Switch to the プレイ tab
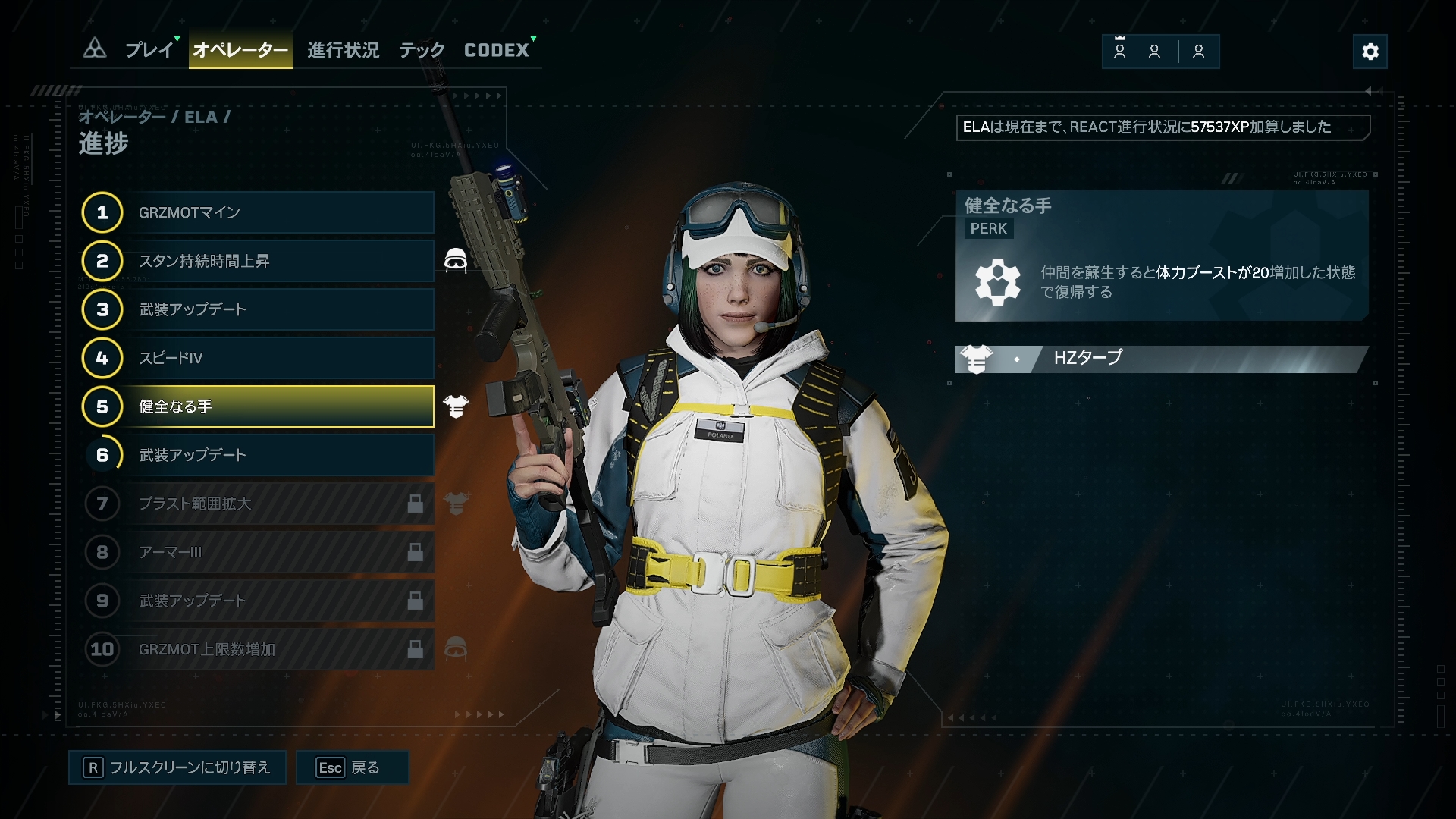This screenshot has height=819, width=1456. click(x=149, y=50)
